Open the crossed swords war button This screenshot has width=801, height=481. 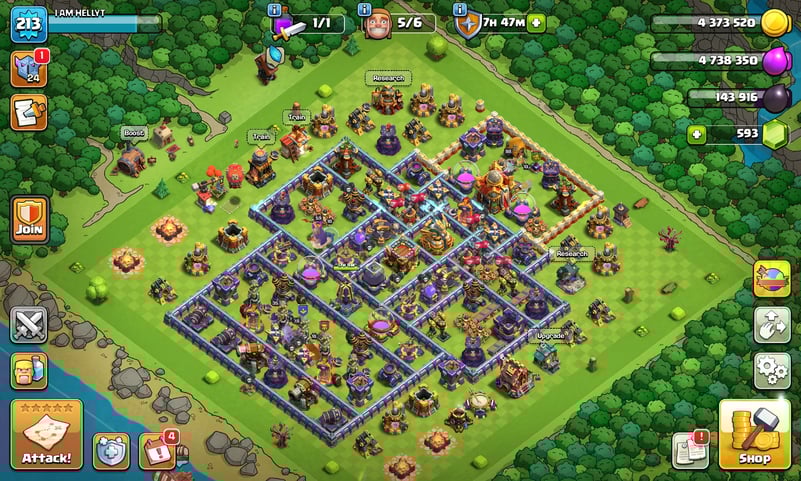pos(28,326)
